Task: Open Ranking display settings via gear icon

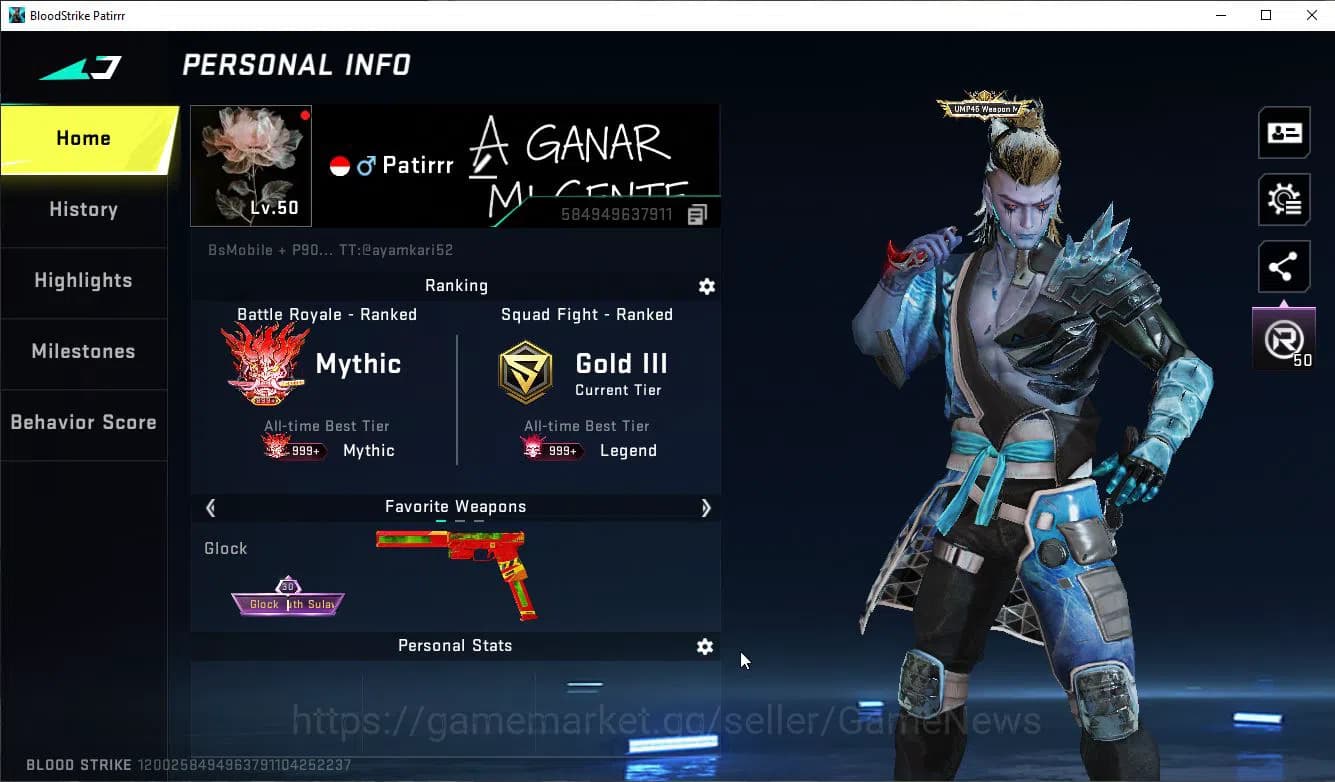Action: click(707, 287)
